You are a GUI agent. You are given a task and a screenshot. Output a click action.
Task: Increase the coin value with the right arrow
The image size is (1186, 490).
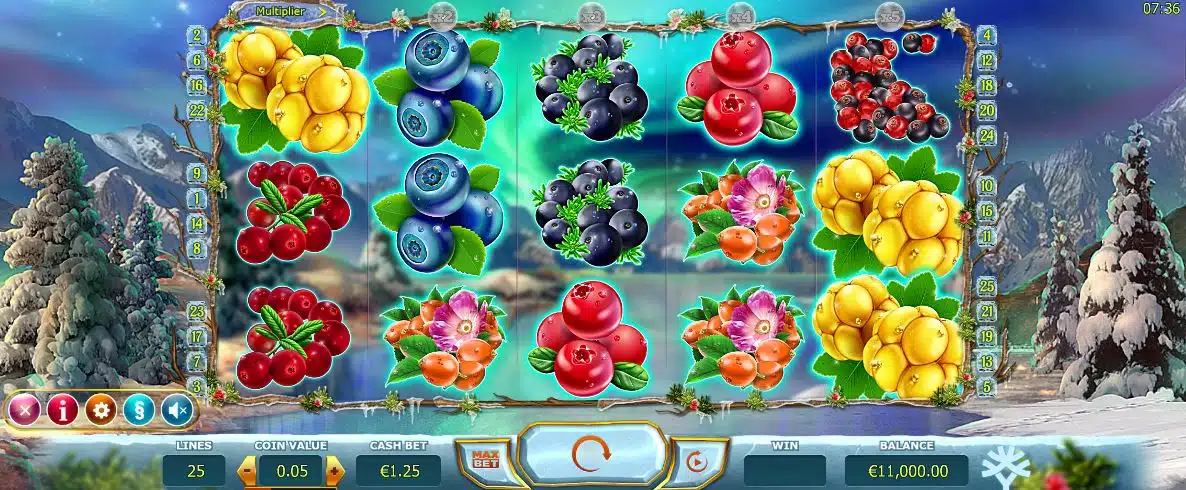click(x=334, y=470)
